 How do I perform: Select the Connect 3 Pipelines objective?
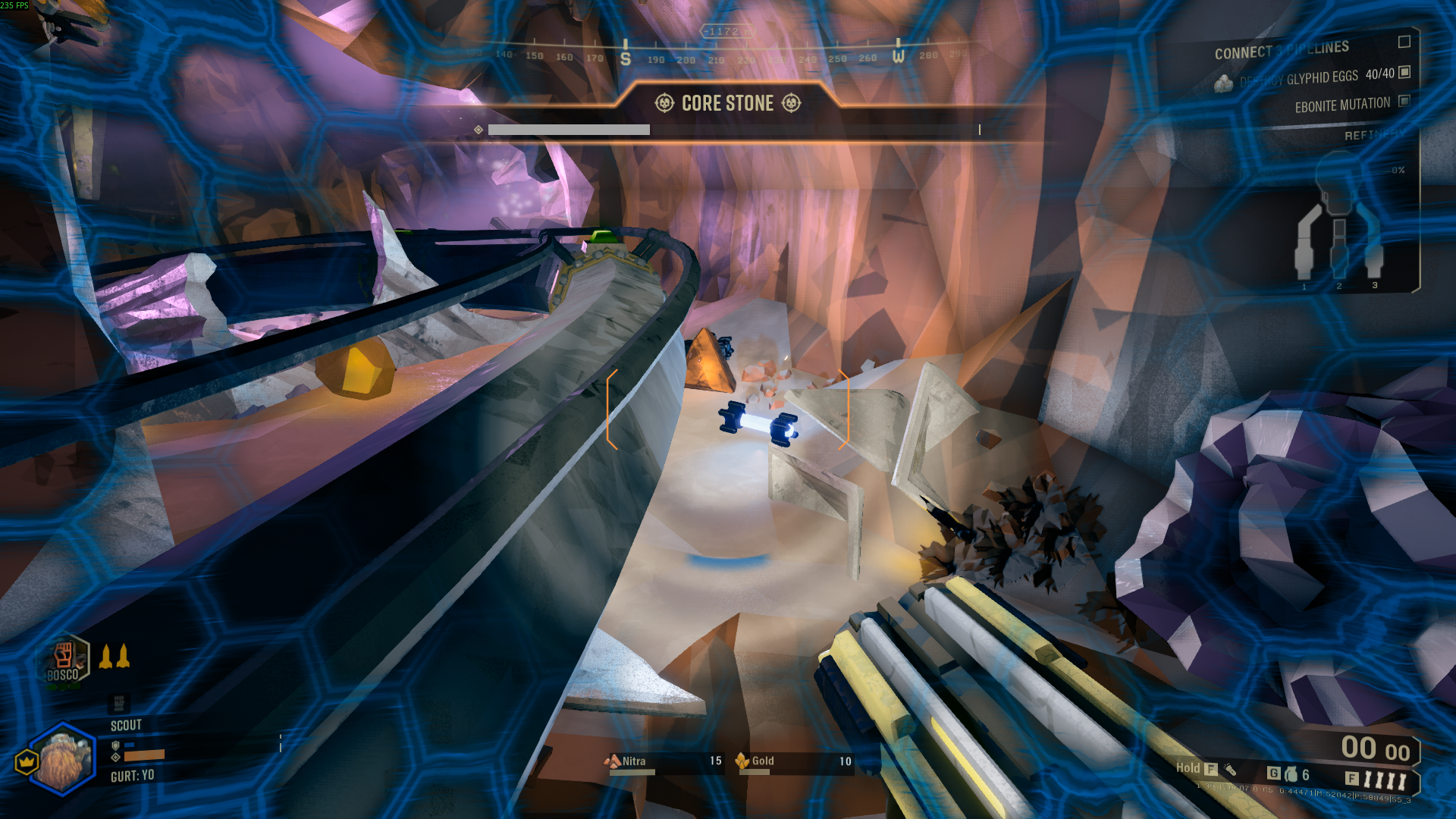1282,50
